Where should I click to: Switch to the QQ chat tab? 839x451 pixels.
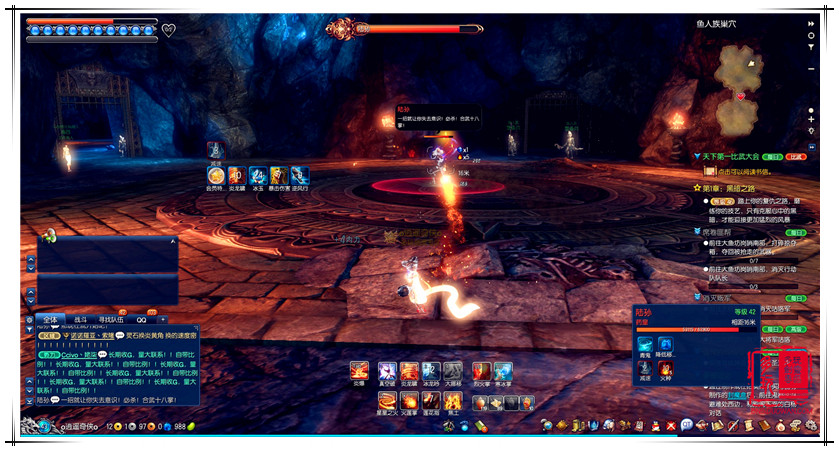(x=142, y=318)
